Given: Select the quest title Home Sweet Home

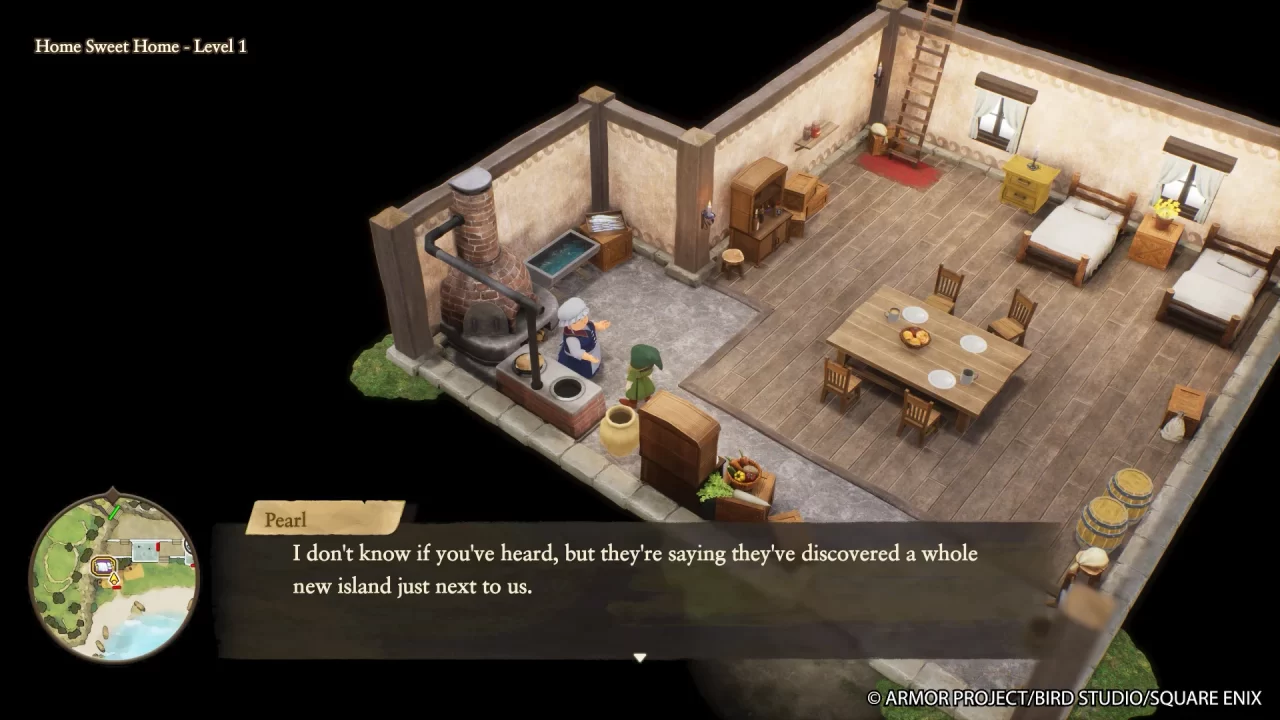Looking at the screenshot, I should 141,46.
